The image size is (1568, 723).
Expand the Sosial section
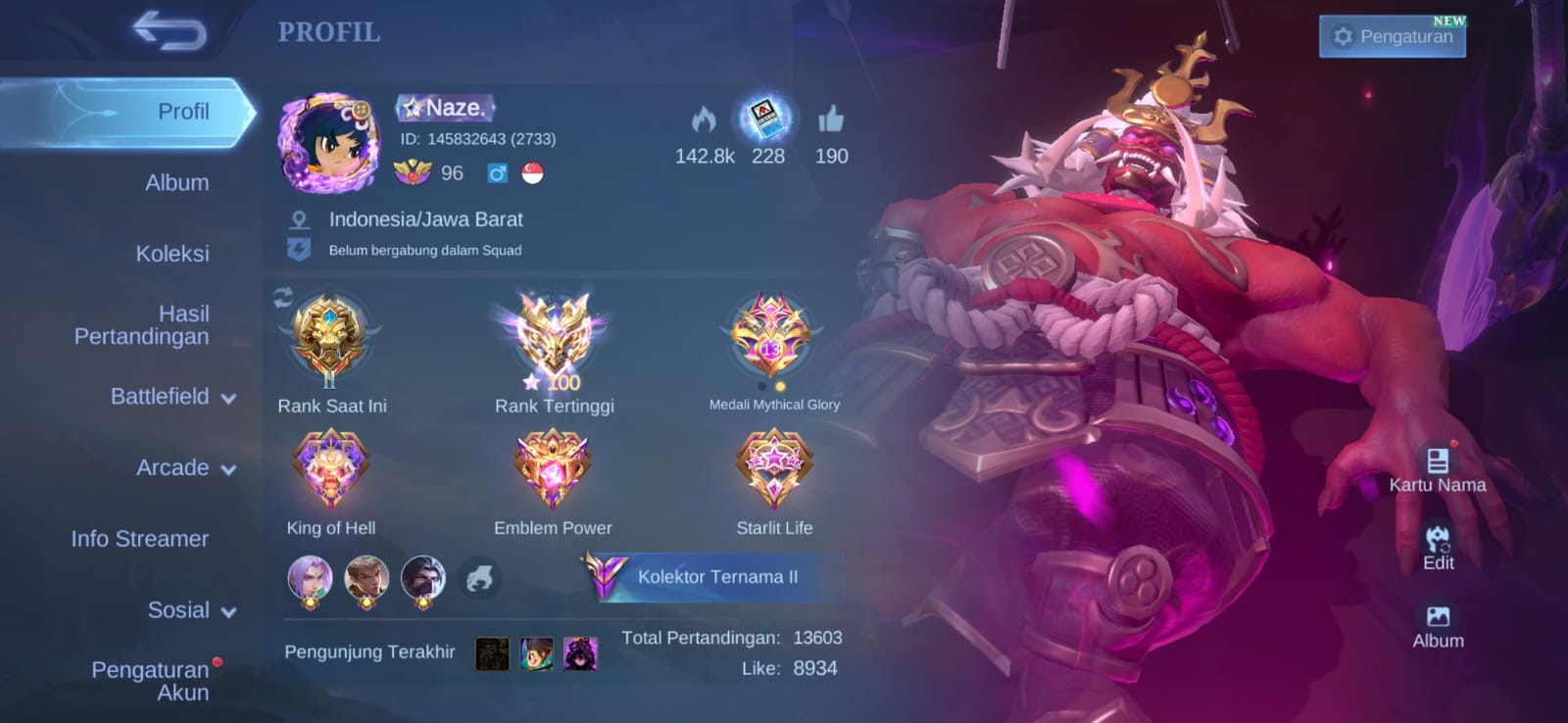(x=191, y=610)
